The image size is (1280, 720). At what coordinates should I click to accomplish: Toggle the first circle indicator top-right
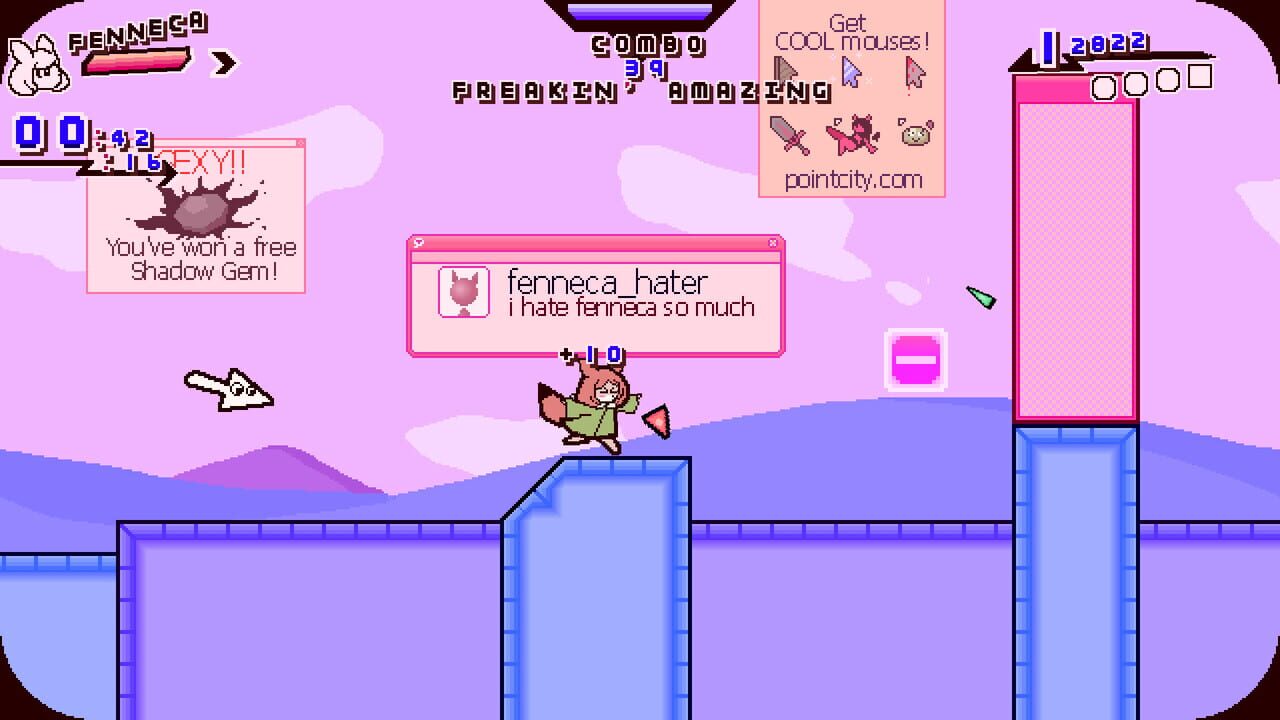point(1102,84)
